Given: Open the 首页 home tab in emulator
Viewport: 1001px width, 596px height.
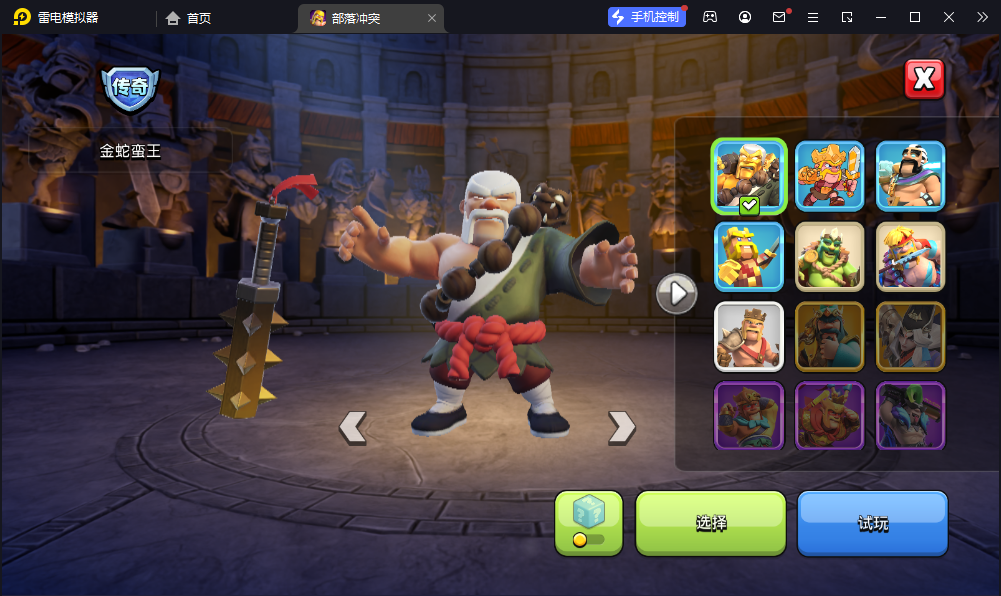Looking at the screenshot, I should tap(189, 18).
